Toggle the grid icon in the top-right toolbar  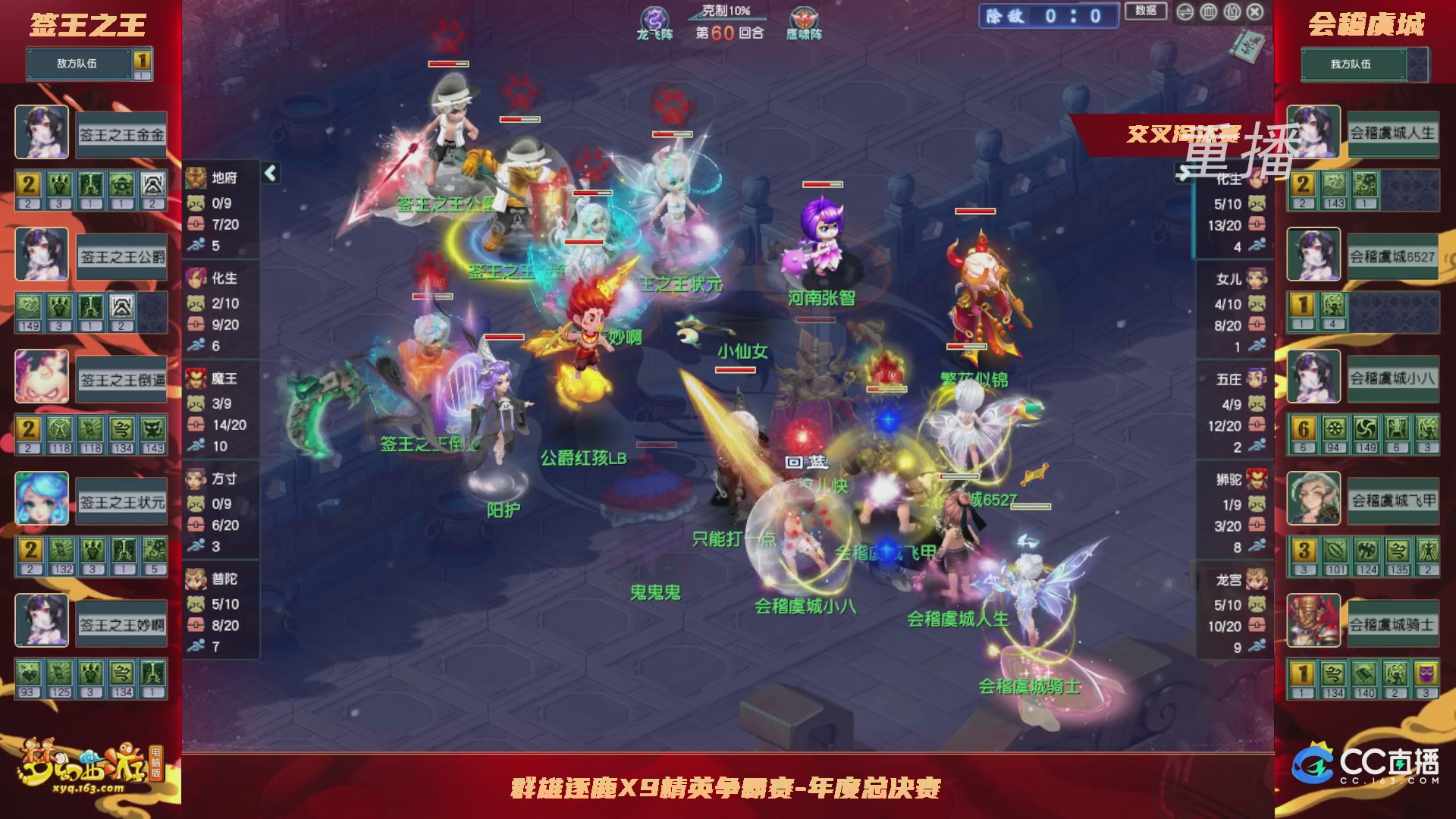(x=1231, y=12)
